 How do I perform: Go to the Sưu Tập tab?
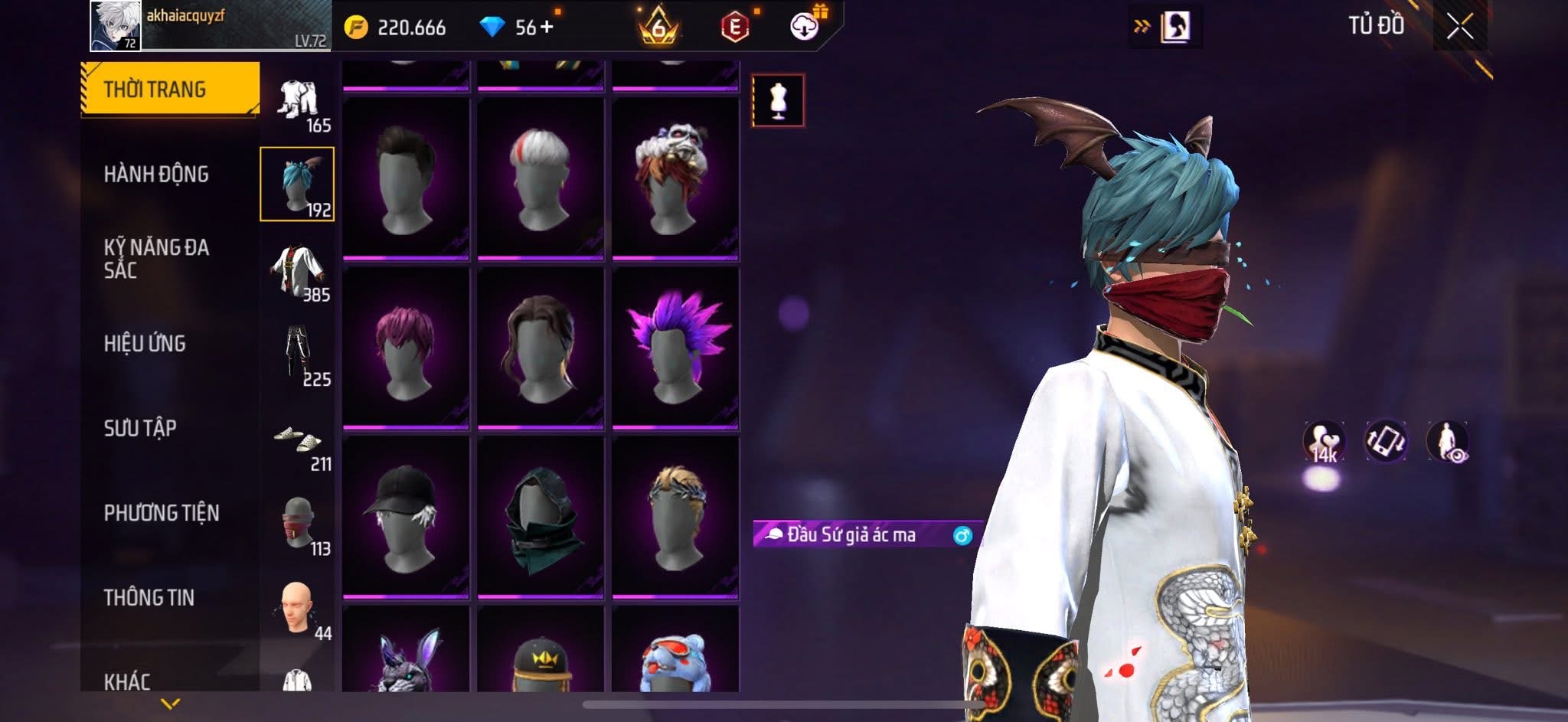[x=140, y=428]
